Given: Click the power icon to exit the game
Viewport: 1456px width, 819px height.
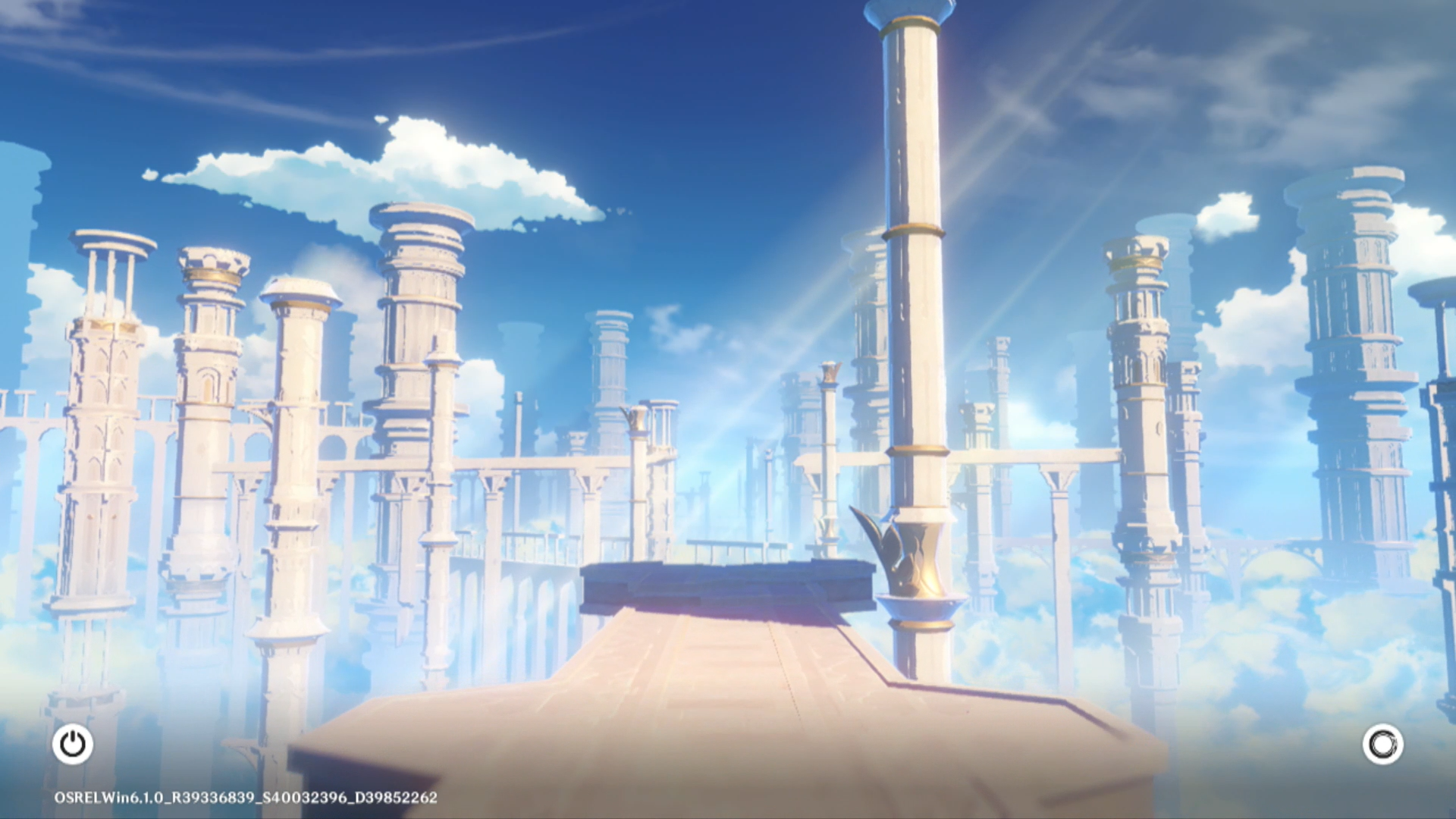Looking at the screenshot, I should click(x=73, y=744).
